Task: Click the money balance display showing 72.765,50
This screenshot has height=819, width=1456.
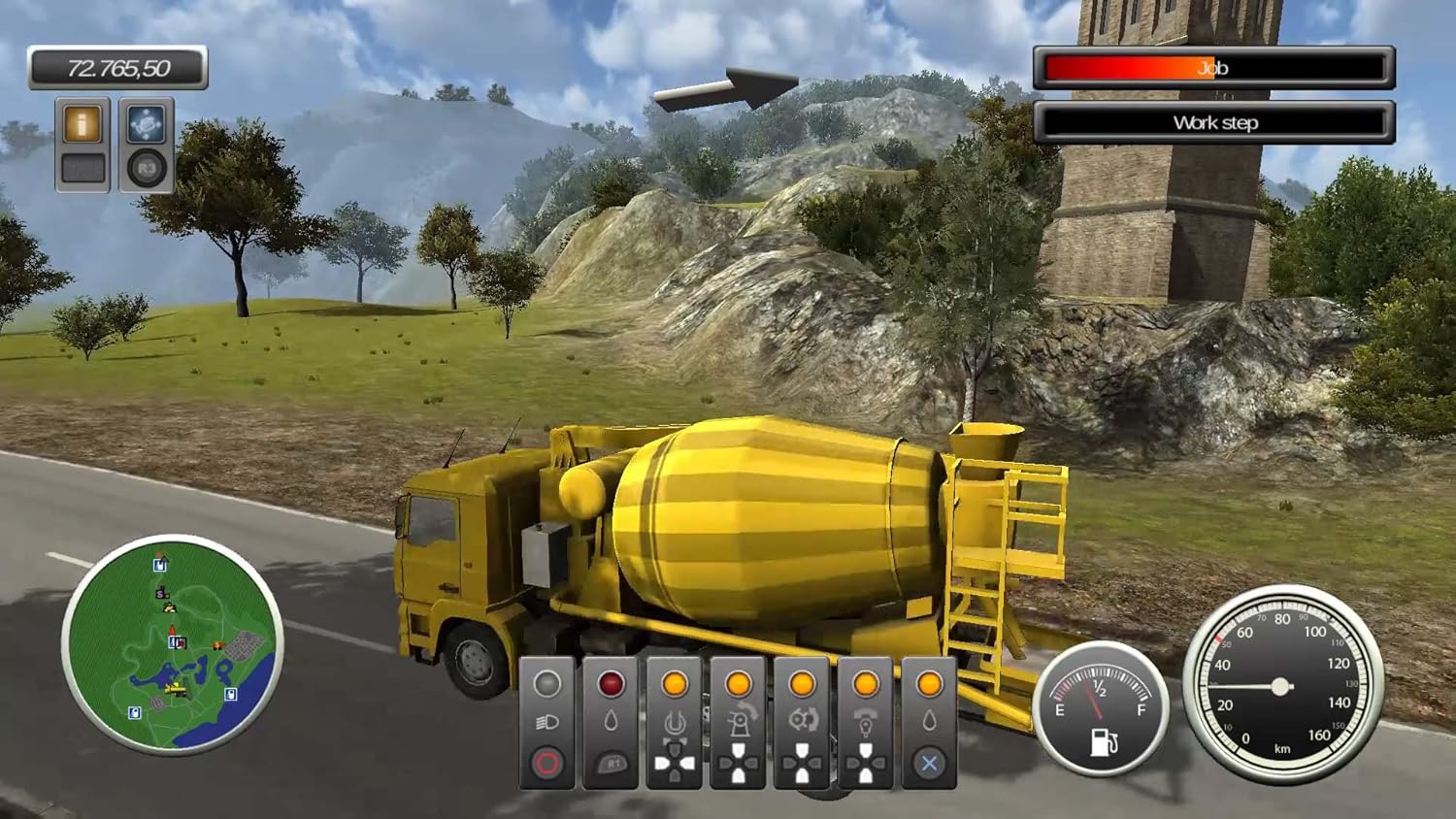Action: pos(120,68)
